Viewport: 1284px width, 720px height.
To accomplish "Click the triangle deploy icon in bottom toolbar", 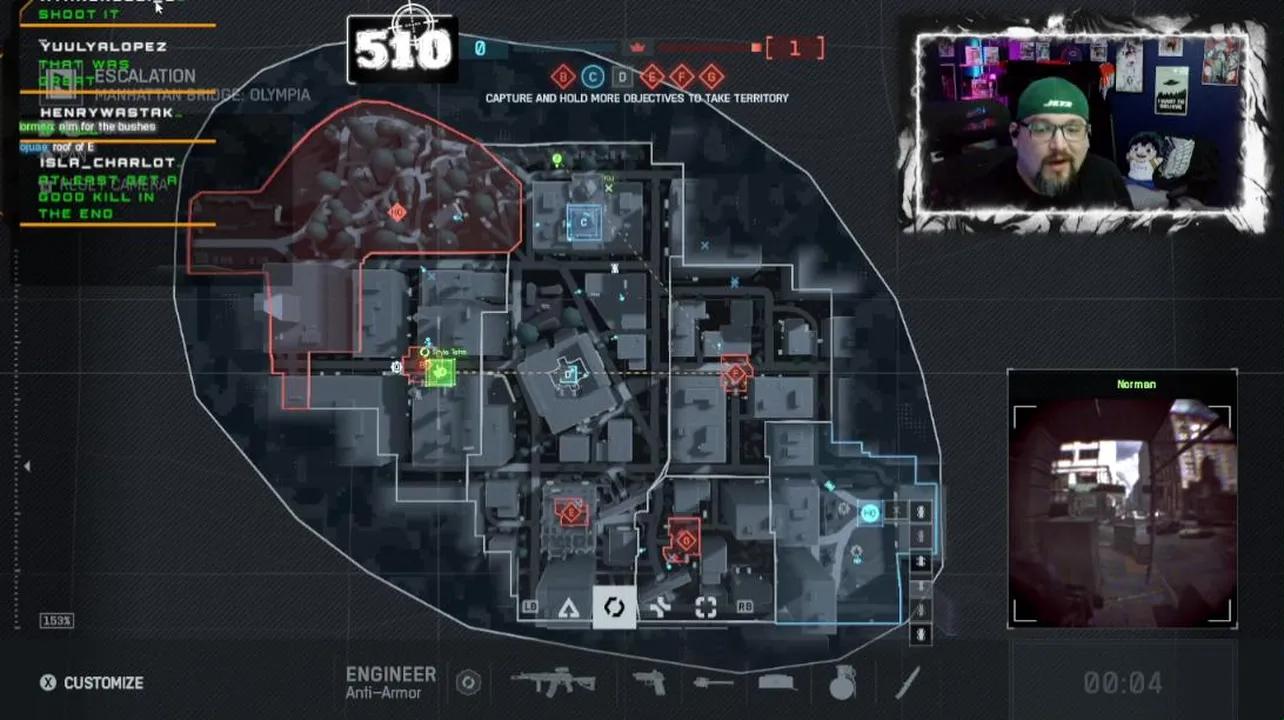I will pos(569,607).
